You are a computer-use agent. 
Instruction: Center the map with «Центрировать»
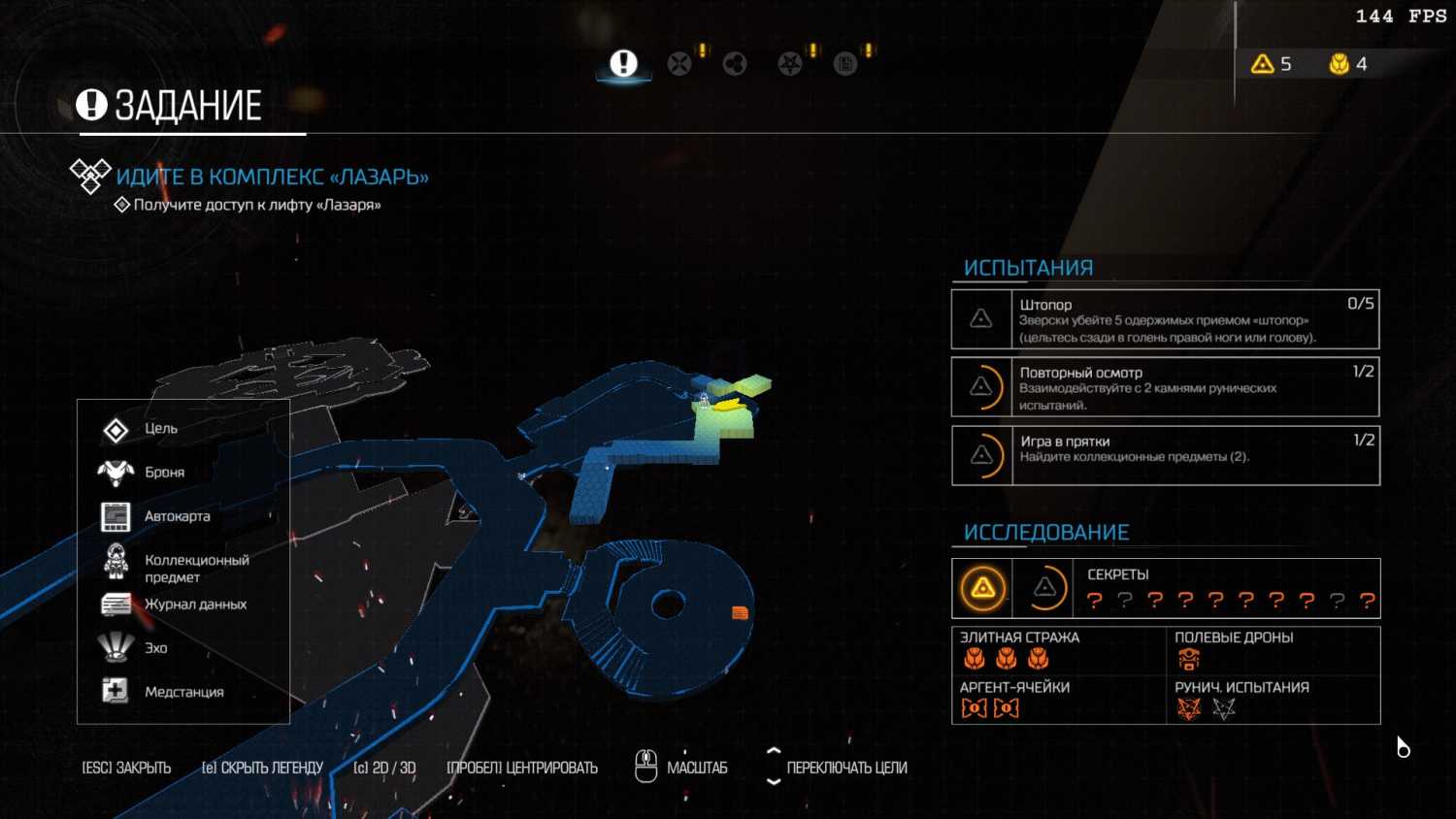(522, 768)
